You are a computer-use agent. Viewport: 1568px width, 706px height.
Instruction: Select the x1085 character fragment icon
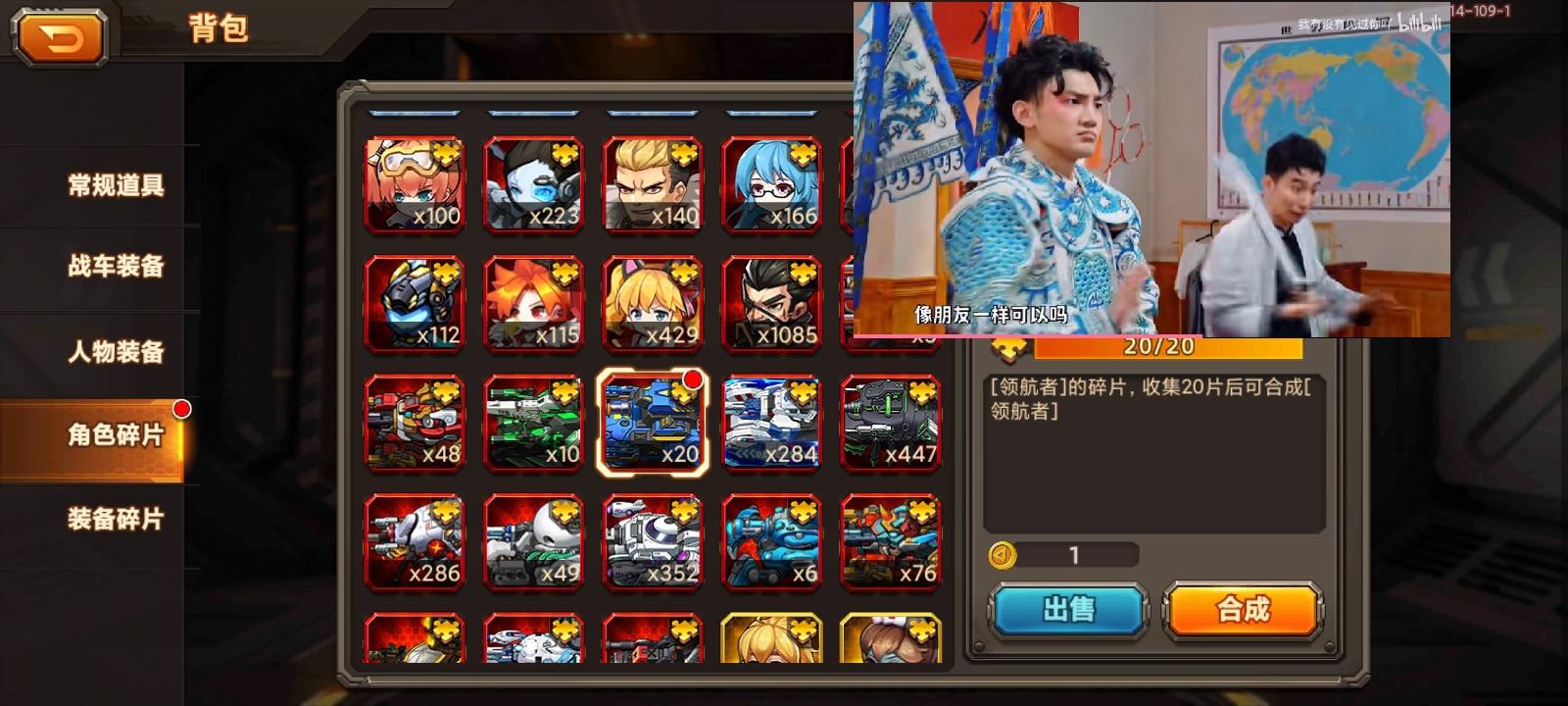coord(770,304)
